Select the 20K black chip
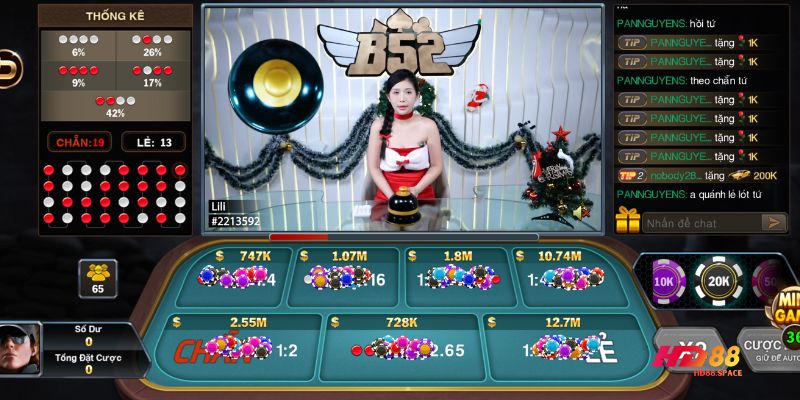The height and width of the screenshot is (400, 800). 718,281
